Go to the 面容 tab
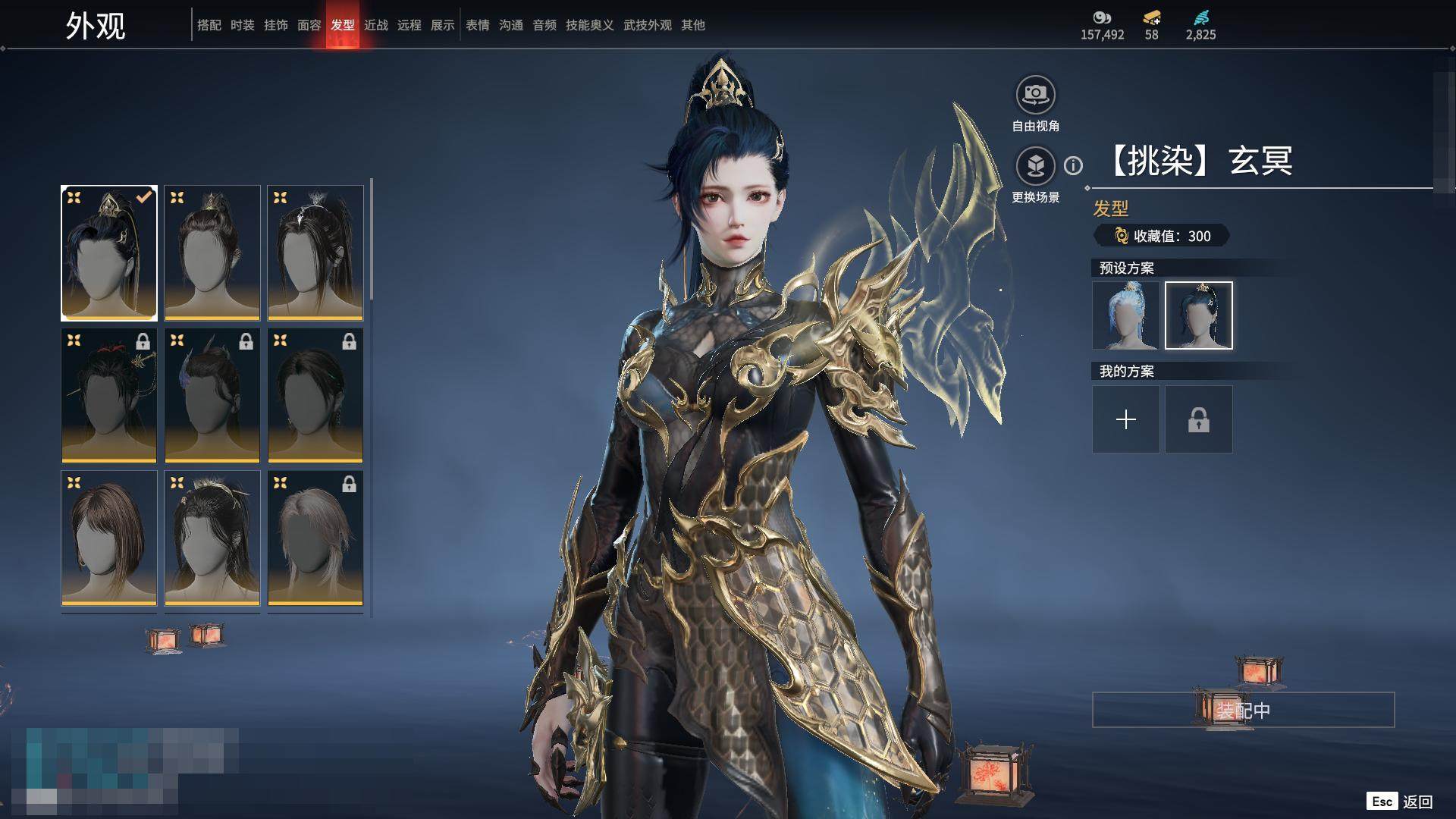 [309, 25]
